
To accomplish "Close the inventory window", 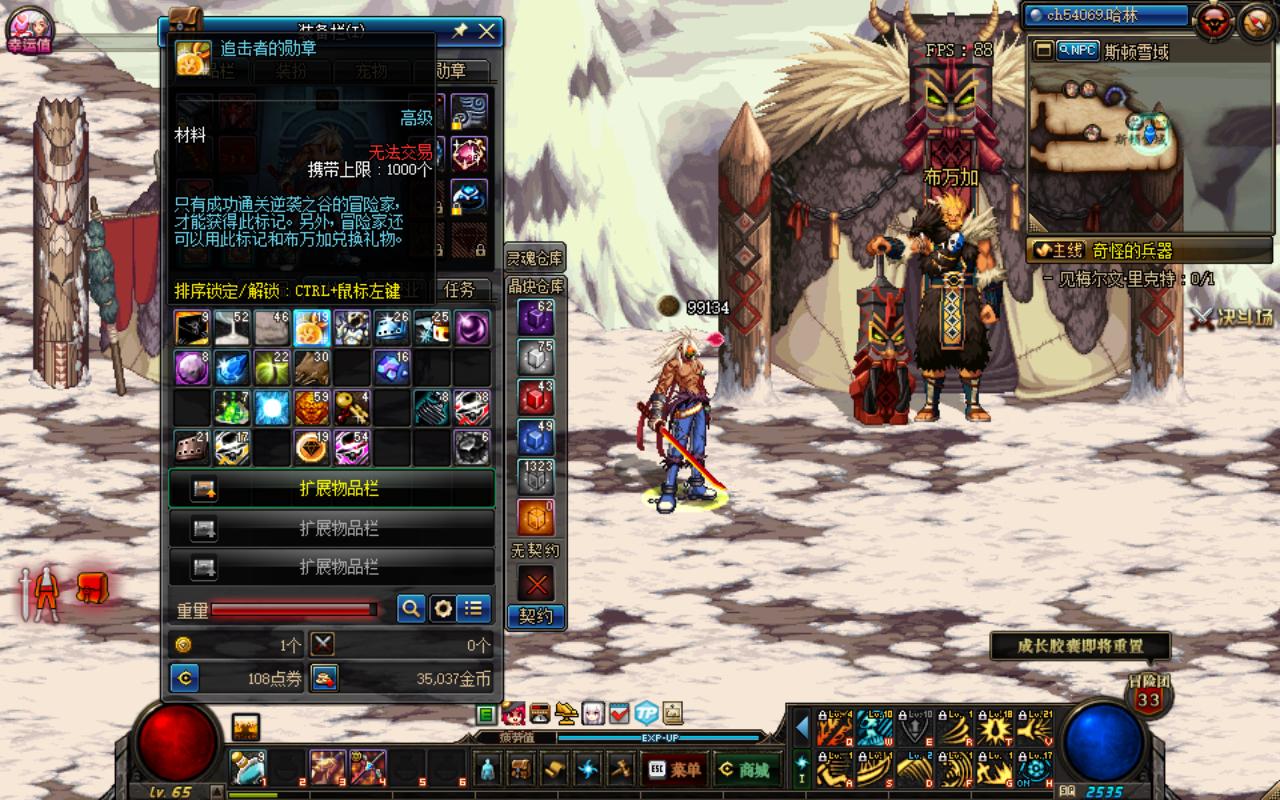I will [487, 31].
